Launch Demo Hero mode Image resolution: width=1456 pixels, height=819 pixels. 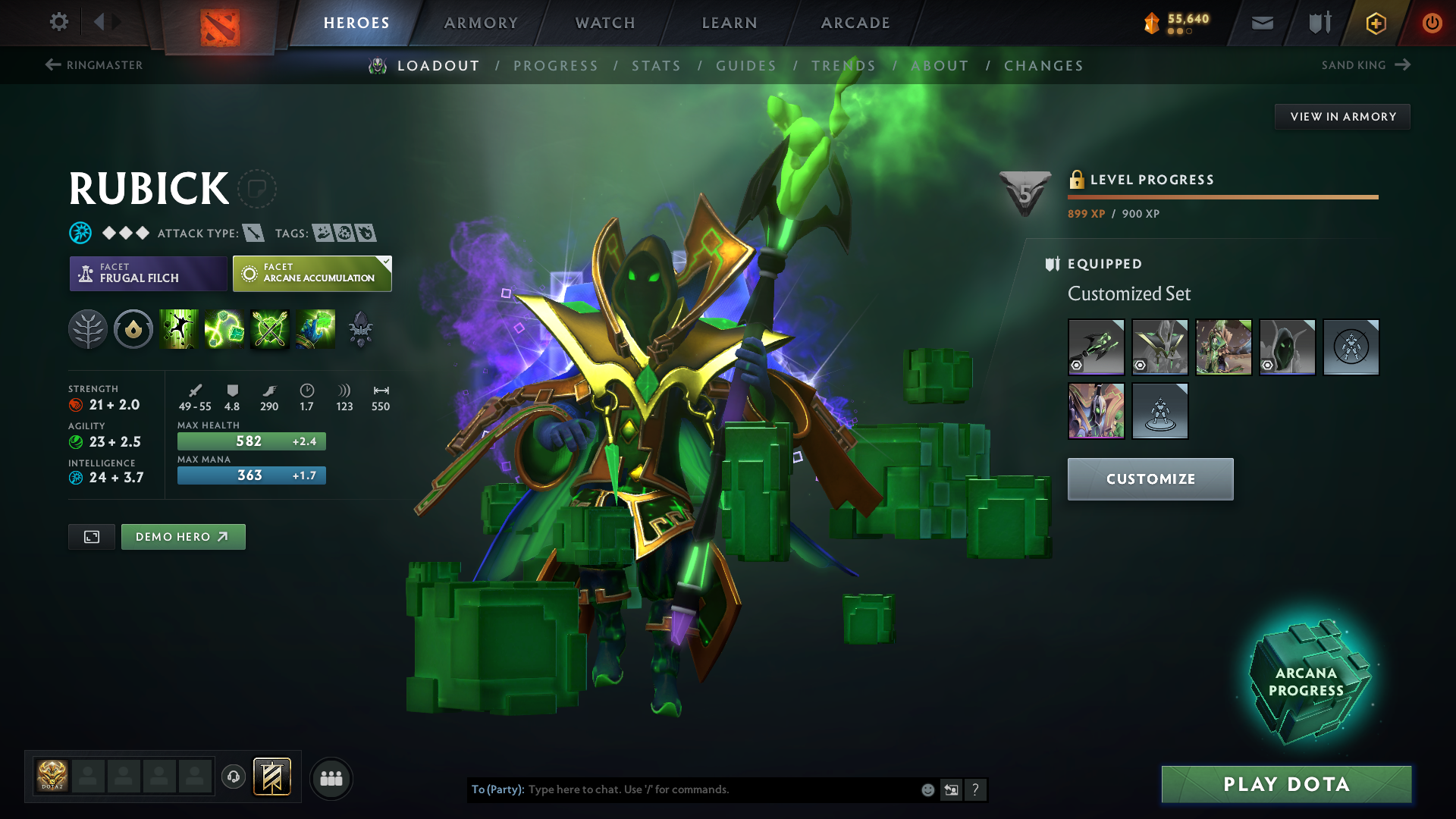tap(183, 537)
